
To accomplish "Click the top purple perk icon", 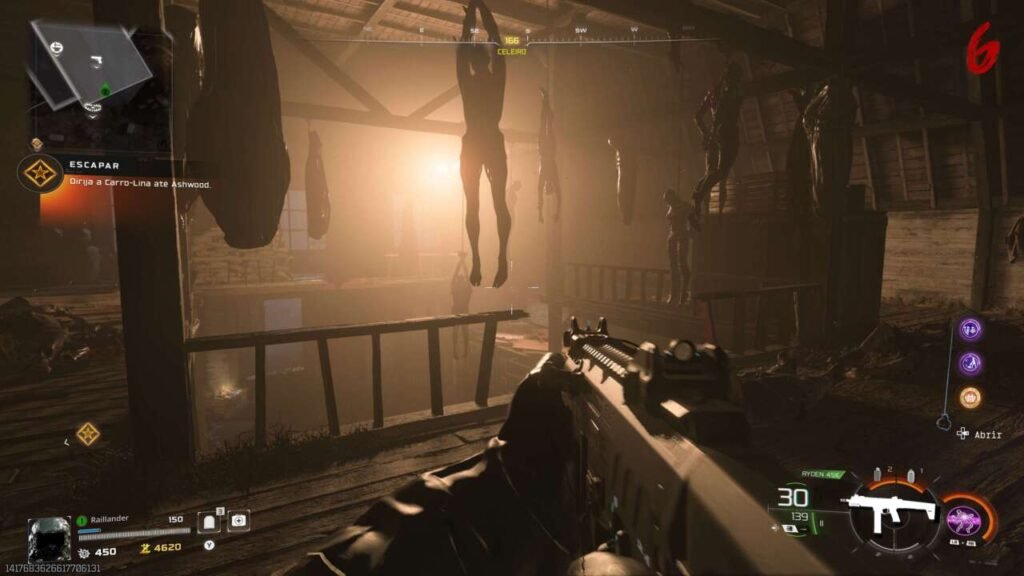I will click(x=970, y=329).
